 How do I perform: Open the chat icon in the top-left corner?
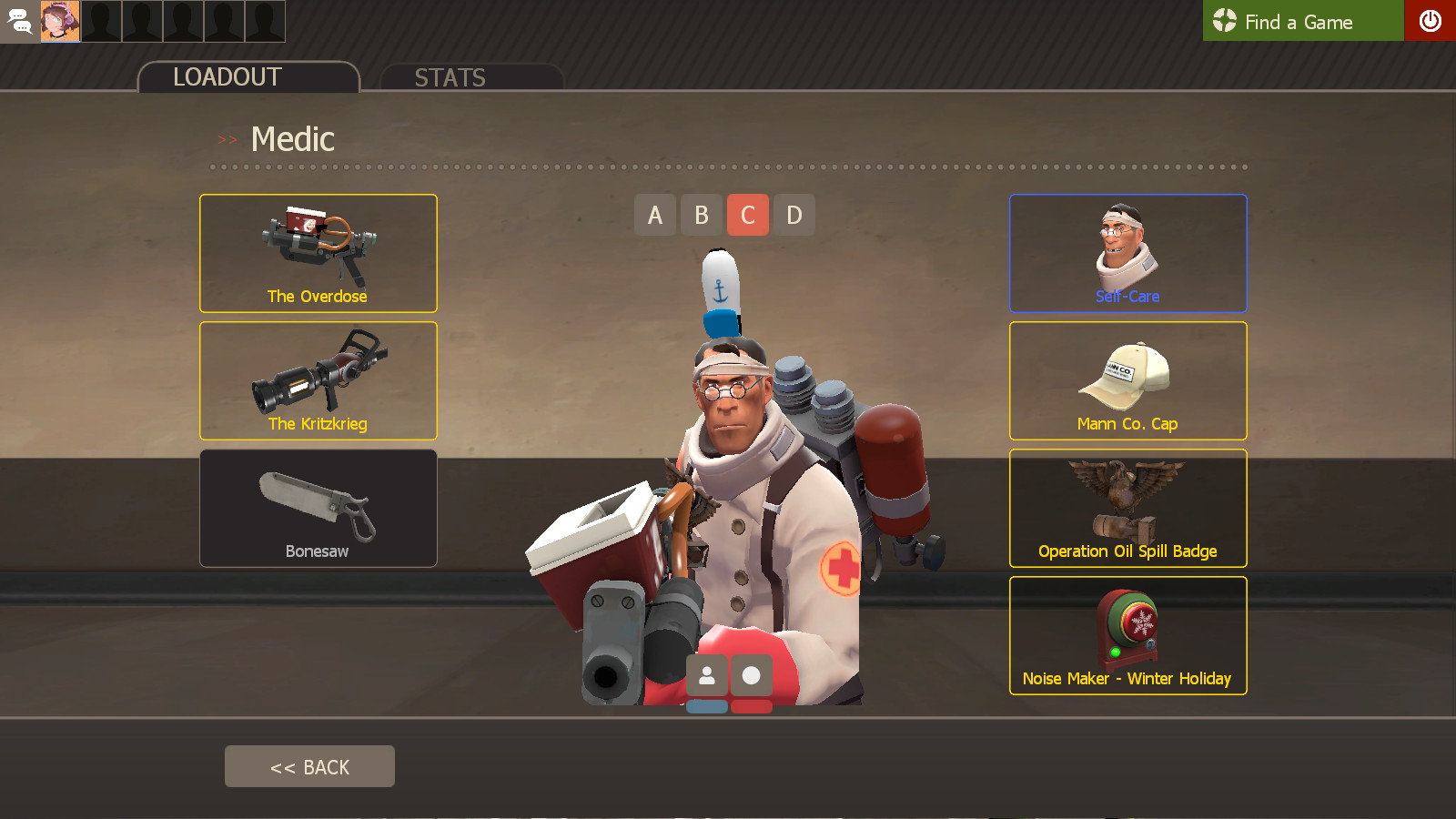point(19,21)
